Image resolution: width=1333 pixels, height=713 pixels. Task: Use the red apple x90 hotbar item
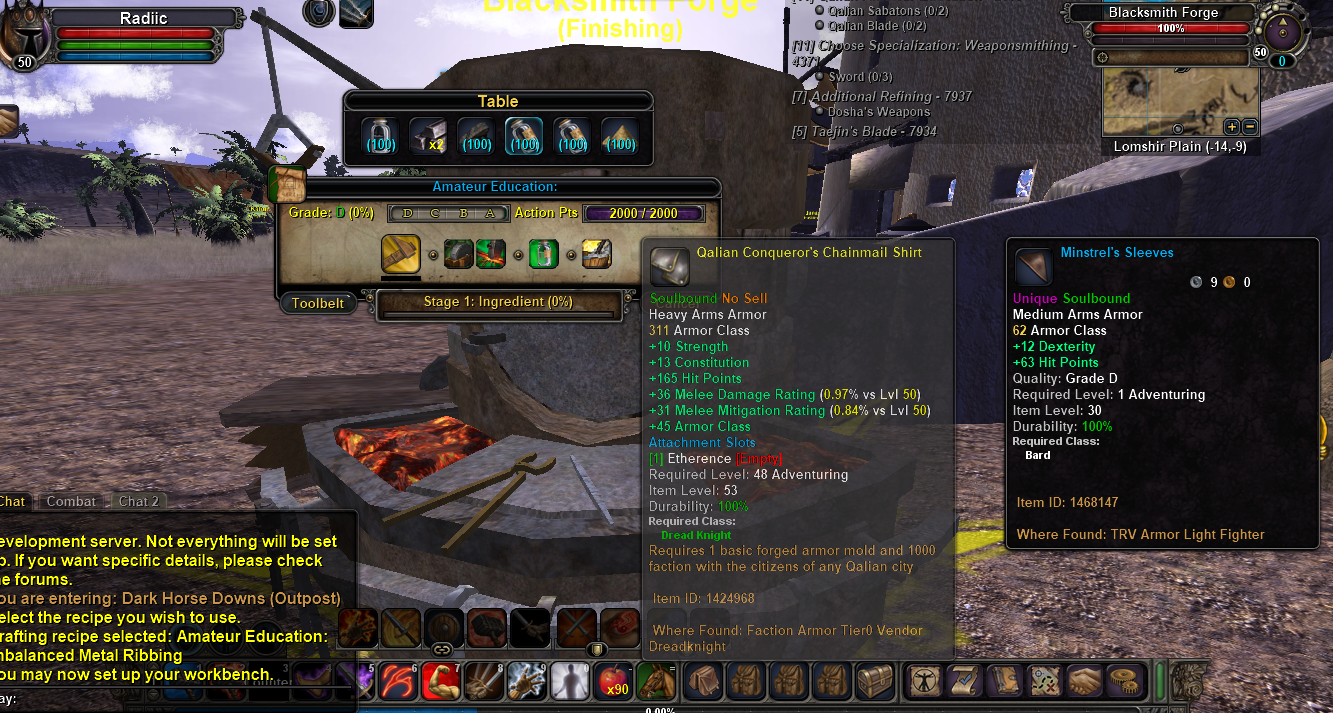click(x=611, y=681)
